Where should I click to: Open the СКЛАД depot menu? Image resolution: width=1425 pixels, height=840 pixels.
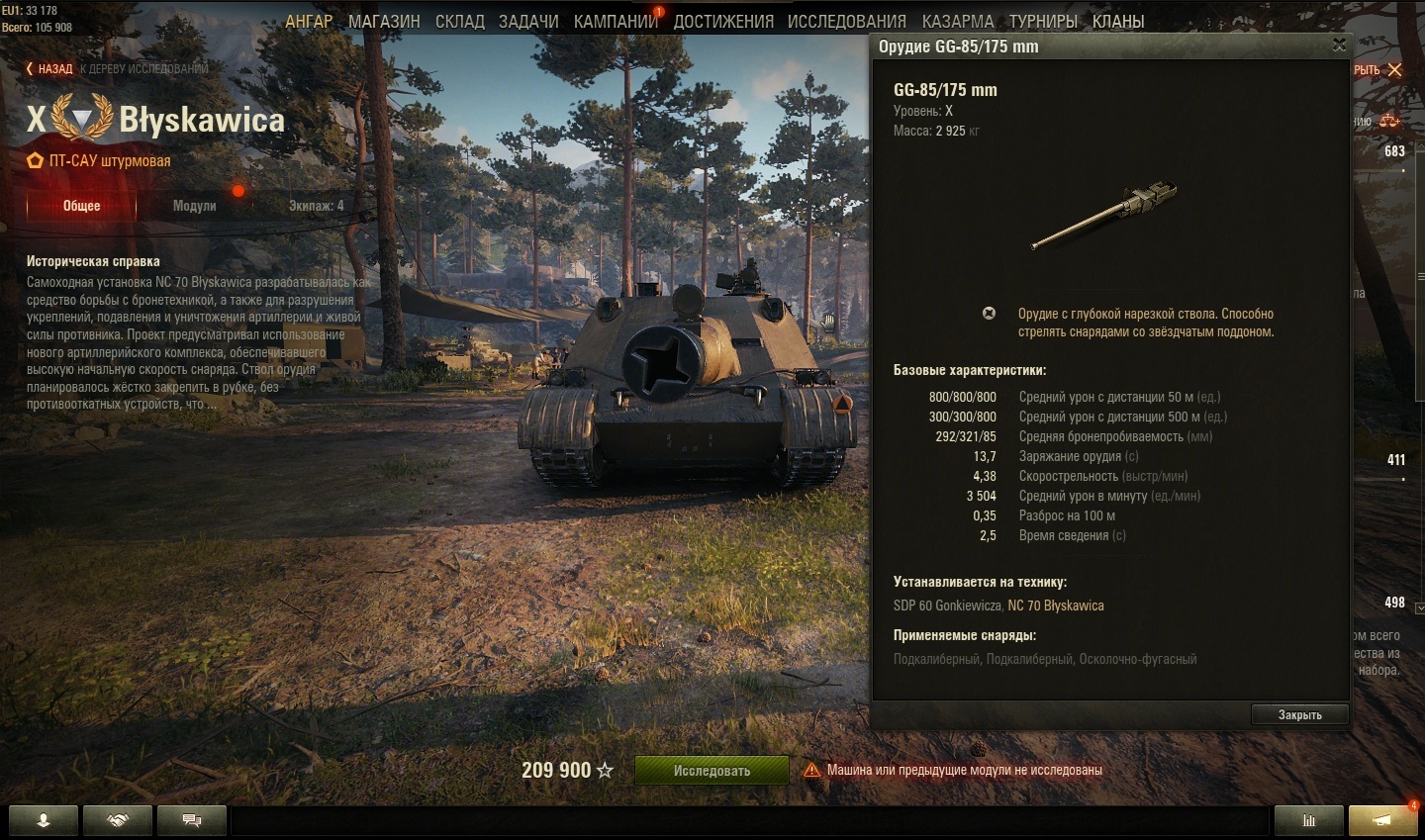coord(460,21)
